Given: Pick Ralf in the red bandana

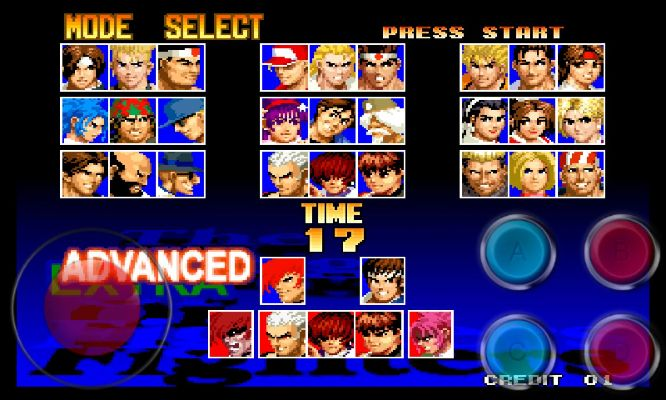Looking at the screenshot, I should [132, 120].
